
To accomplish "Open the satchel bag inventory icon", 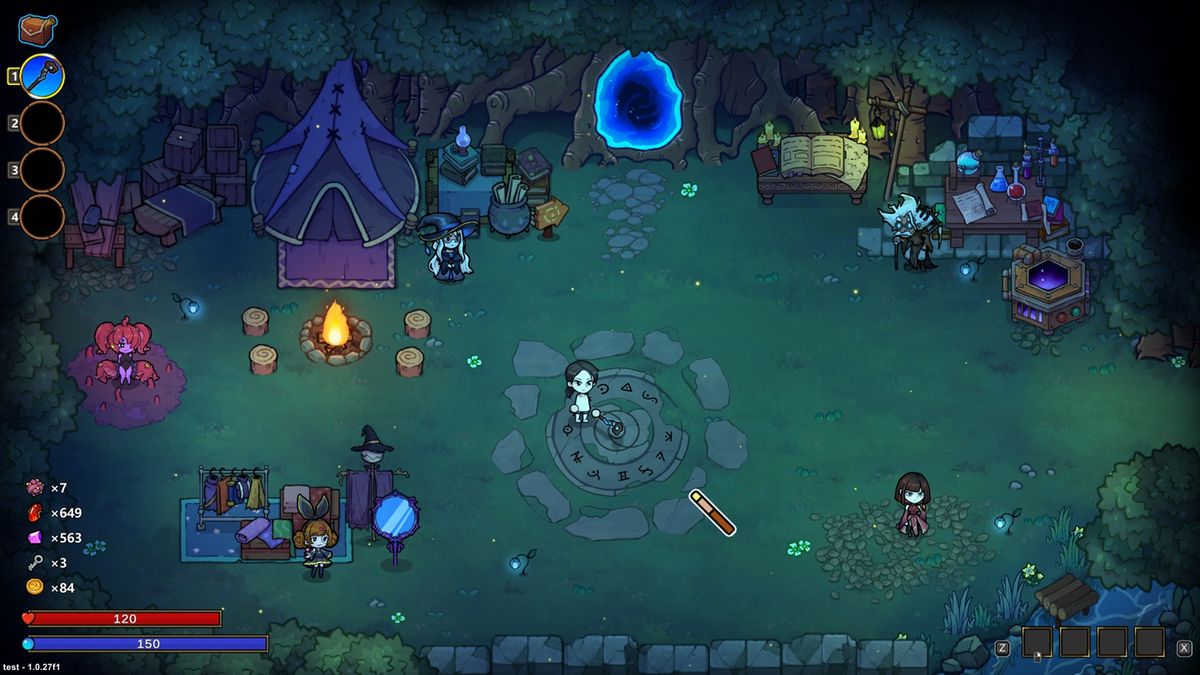I will point(36,28).
